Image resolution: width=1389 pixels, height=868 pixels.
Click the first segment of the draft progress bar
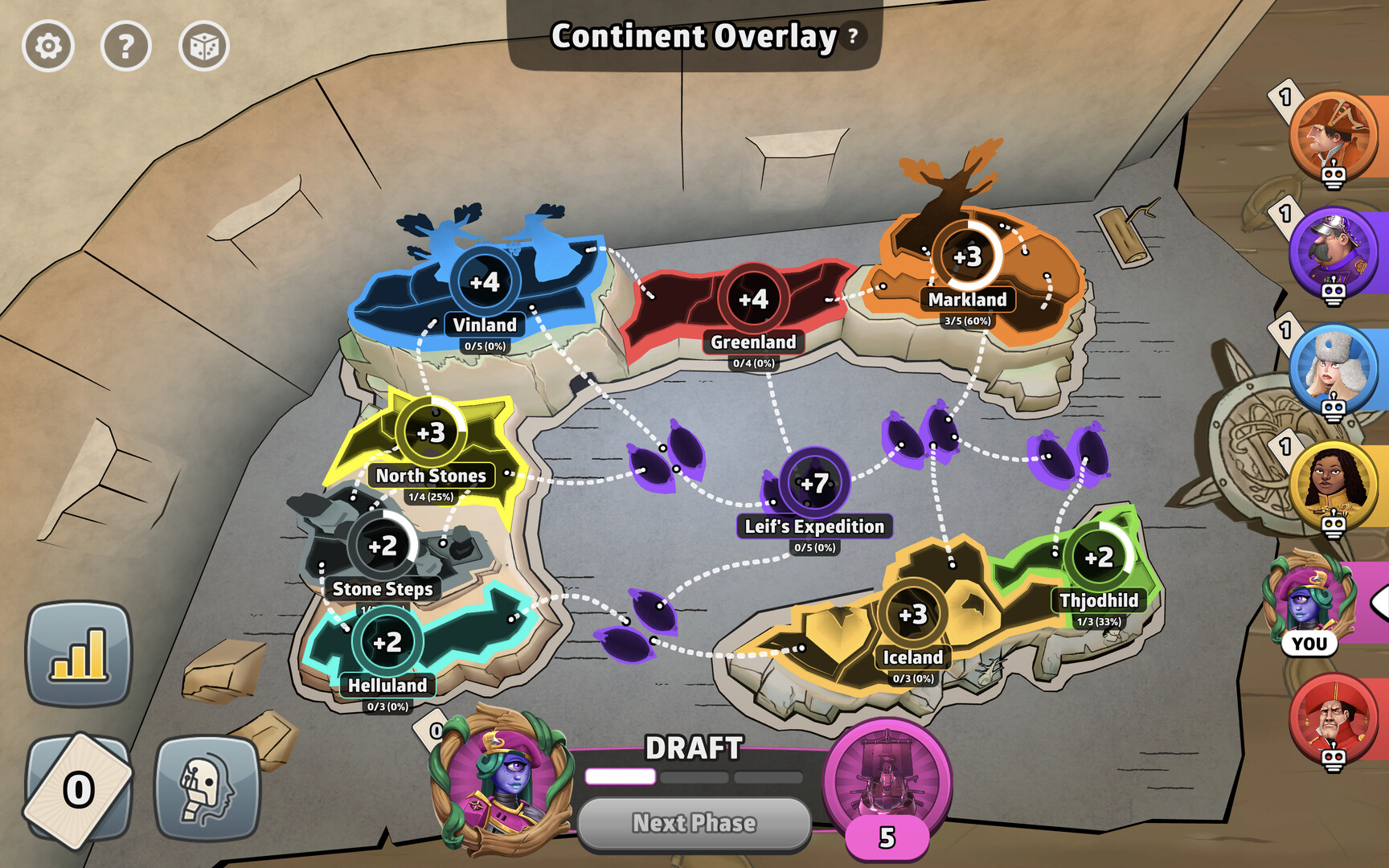[619, 775]
